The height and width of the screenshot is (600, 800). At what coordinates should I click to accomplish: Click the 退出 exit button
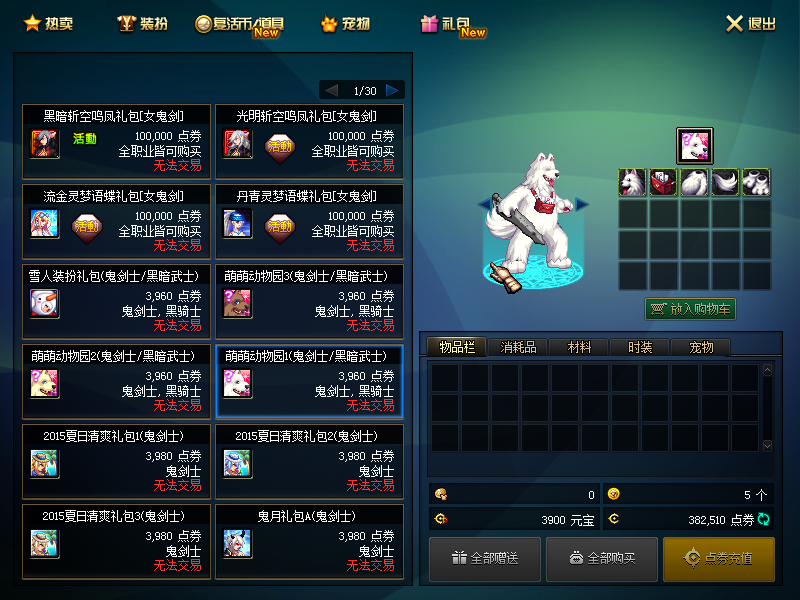[750, 23]
